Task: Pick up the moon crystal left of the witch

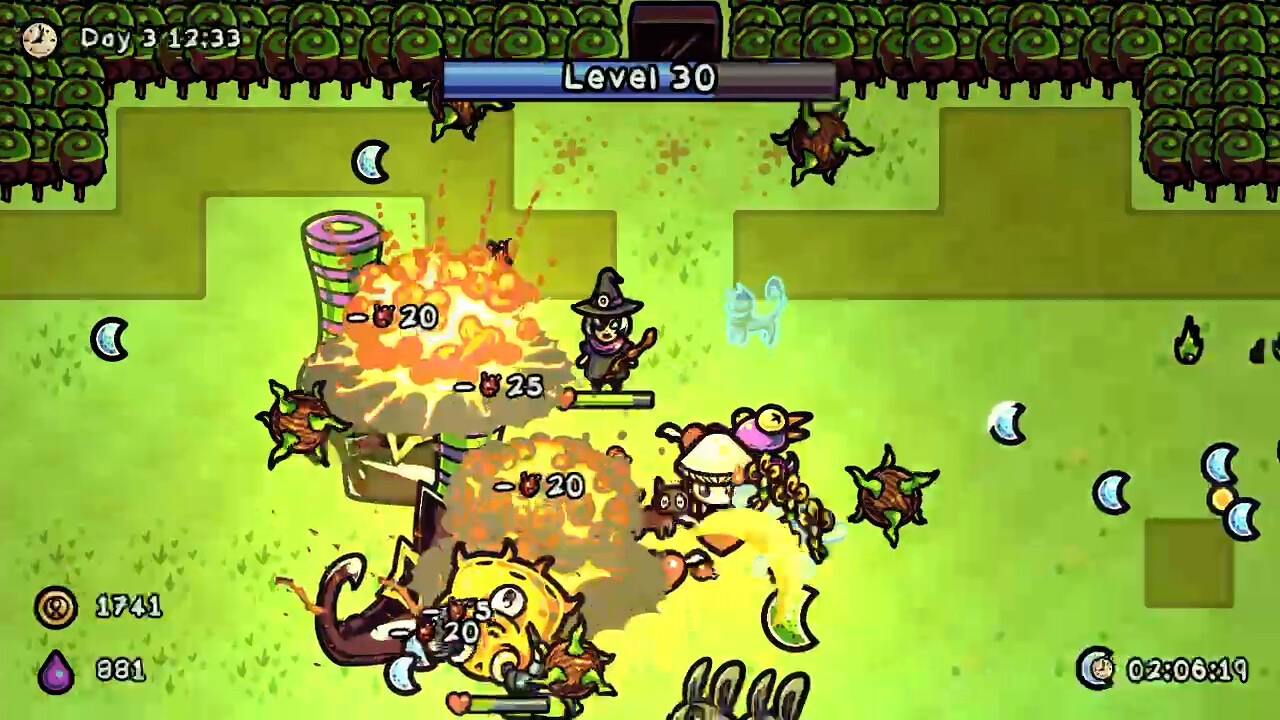Action: click(x=110, y=340)
